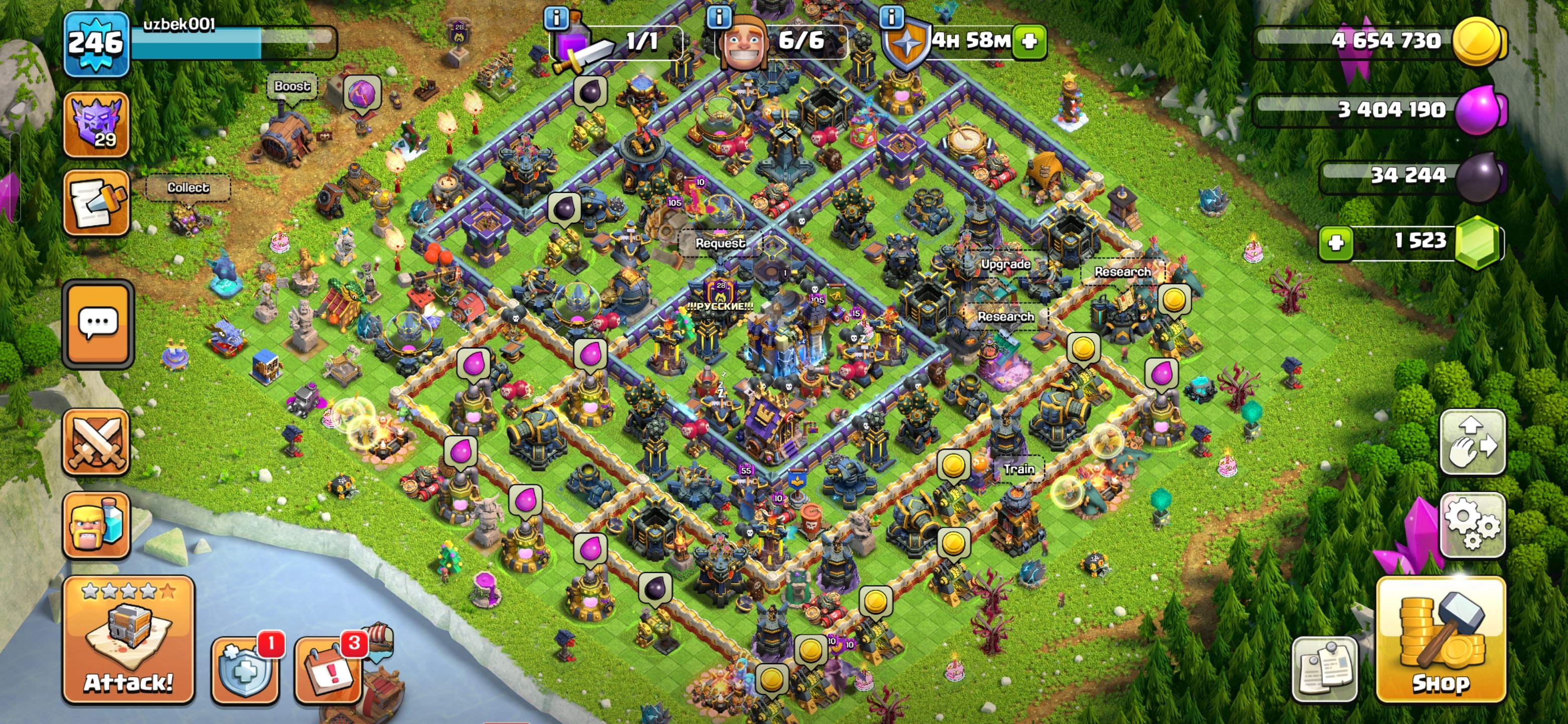Tap the Train label near the barracks
Screen dimensions: 1568x724
(1019, 469)
